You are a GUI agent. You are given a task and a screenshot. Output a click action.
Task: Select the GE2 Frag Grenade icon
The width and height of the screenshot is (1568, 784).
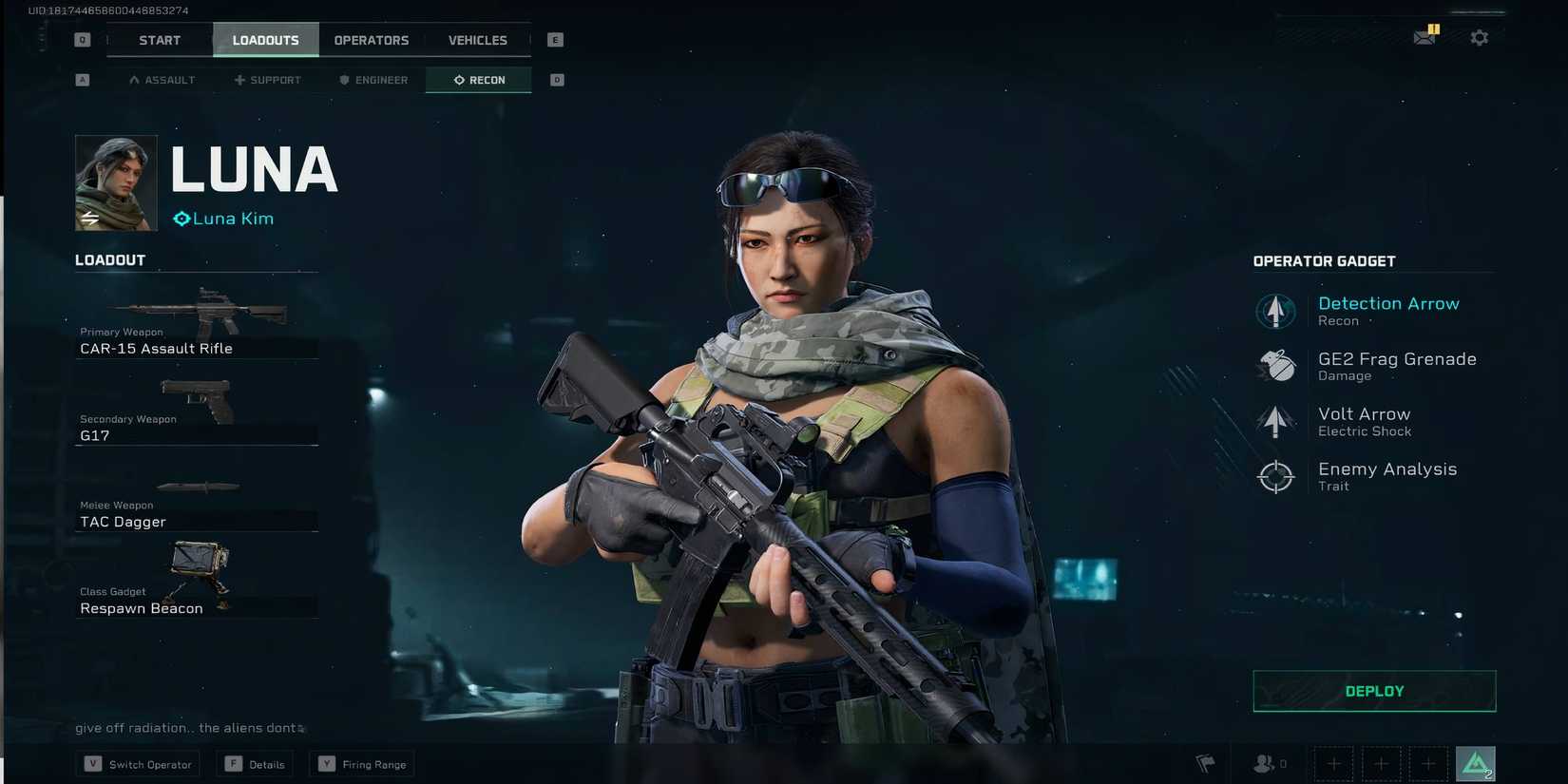(x=1274, y=366)
